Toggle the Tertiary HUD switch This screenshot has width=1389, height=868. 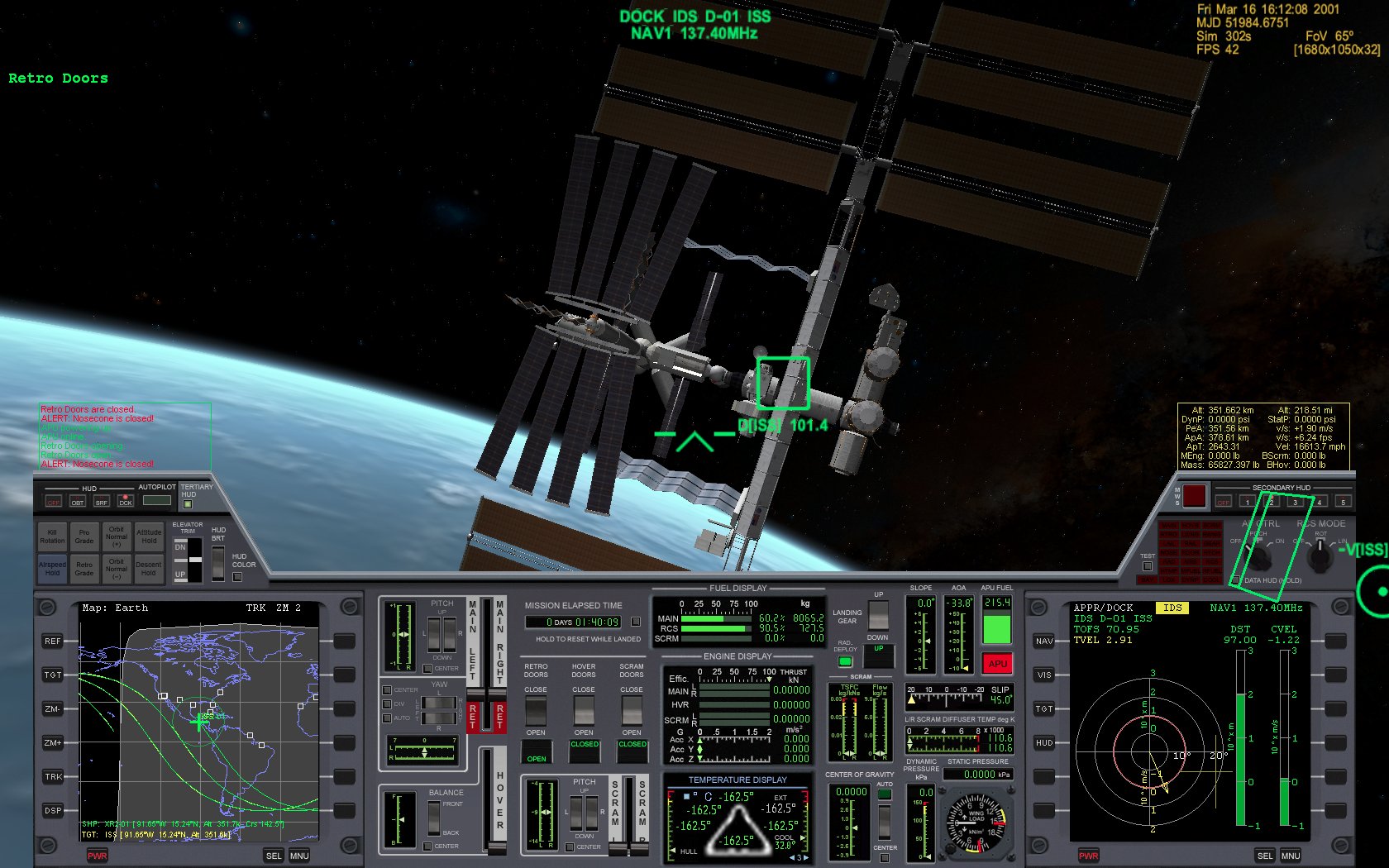click(x=187, y=503)
